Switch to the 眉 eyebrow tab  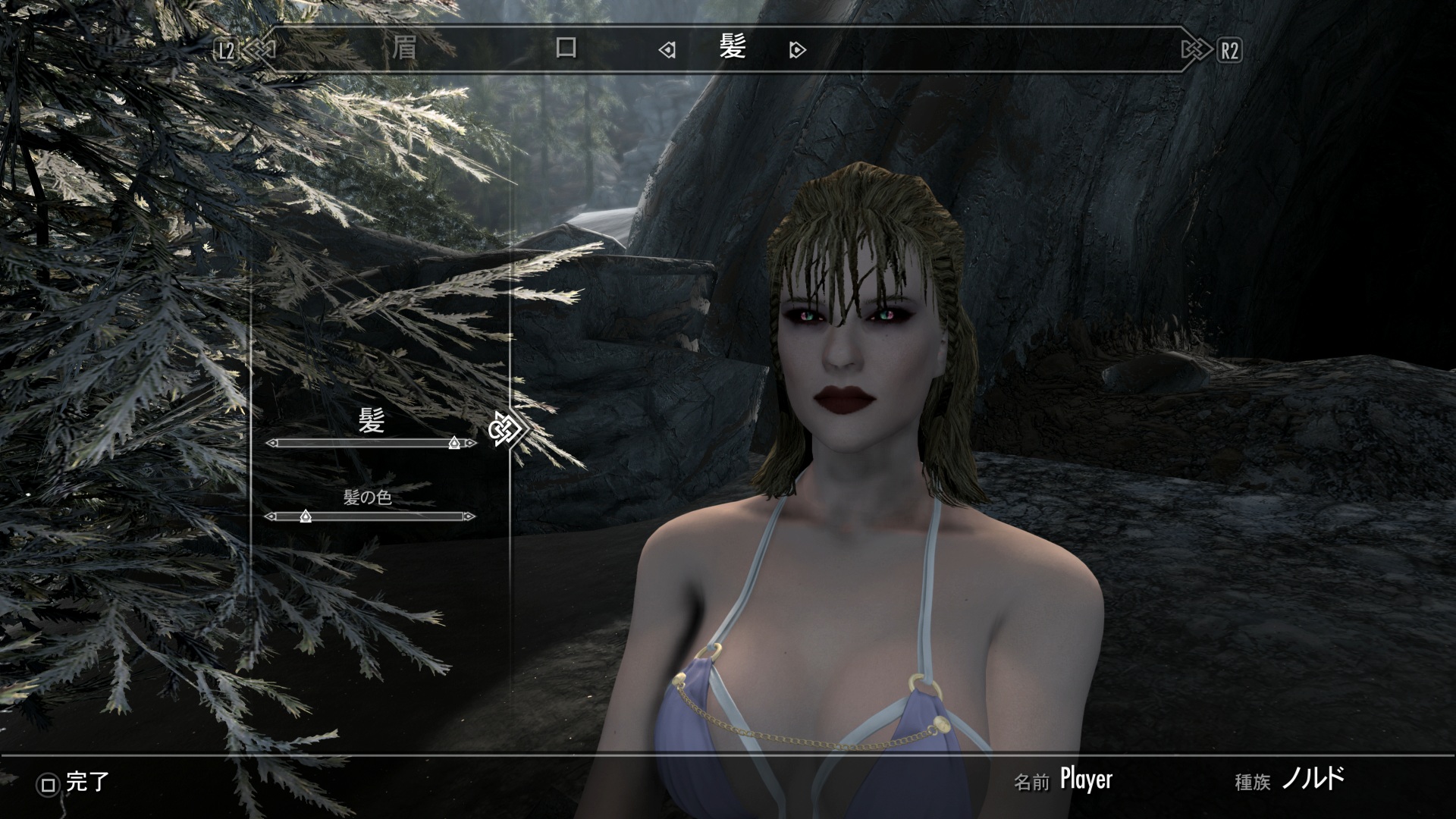coord(405,49)
